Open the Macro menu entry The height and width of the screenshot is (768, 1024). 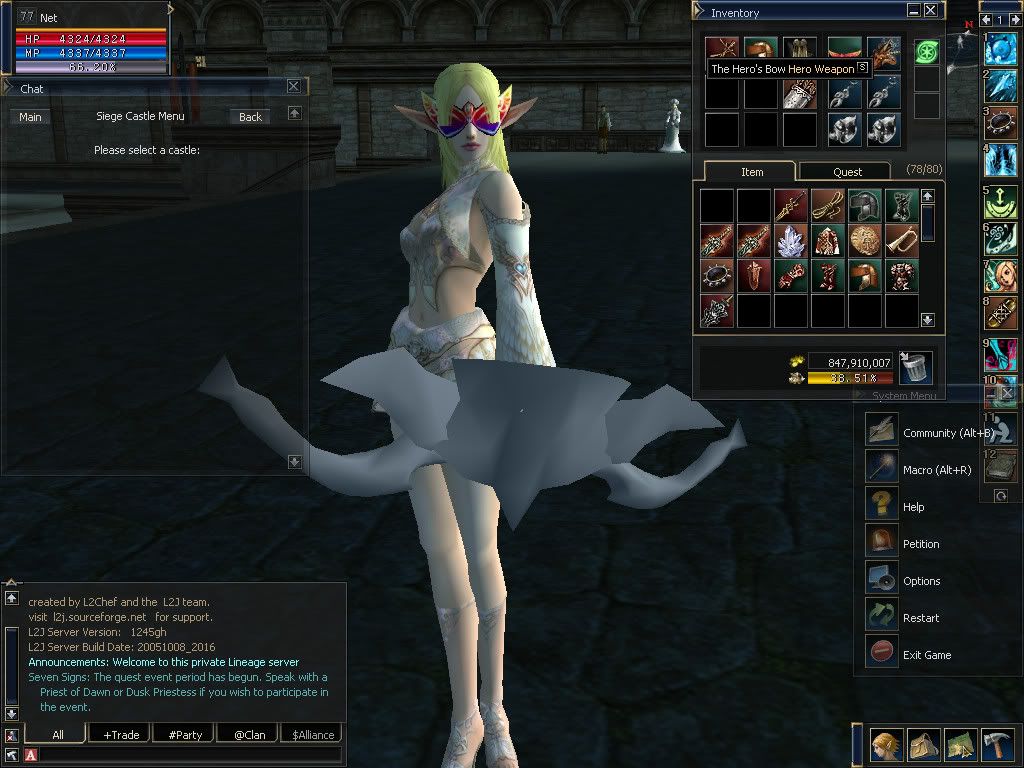pos(936,470)
